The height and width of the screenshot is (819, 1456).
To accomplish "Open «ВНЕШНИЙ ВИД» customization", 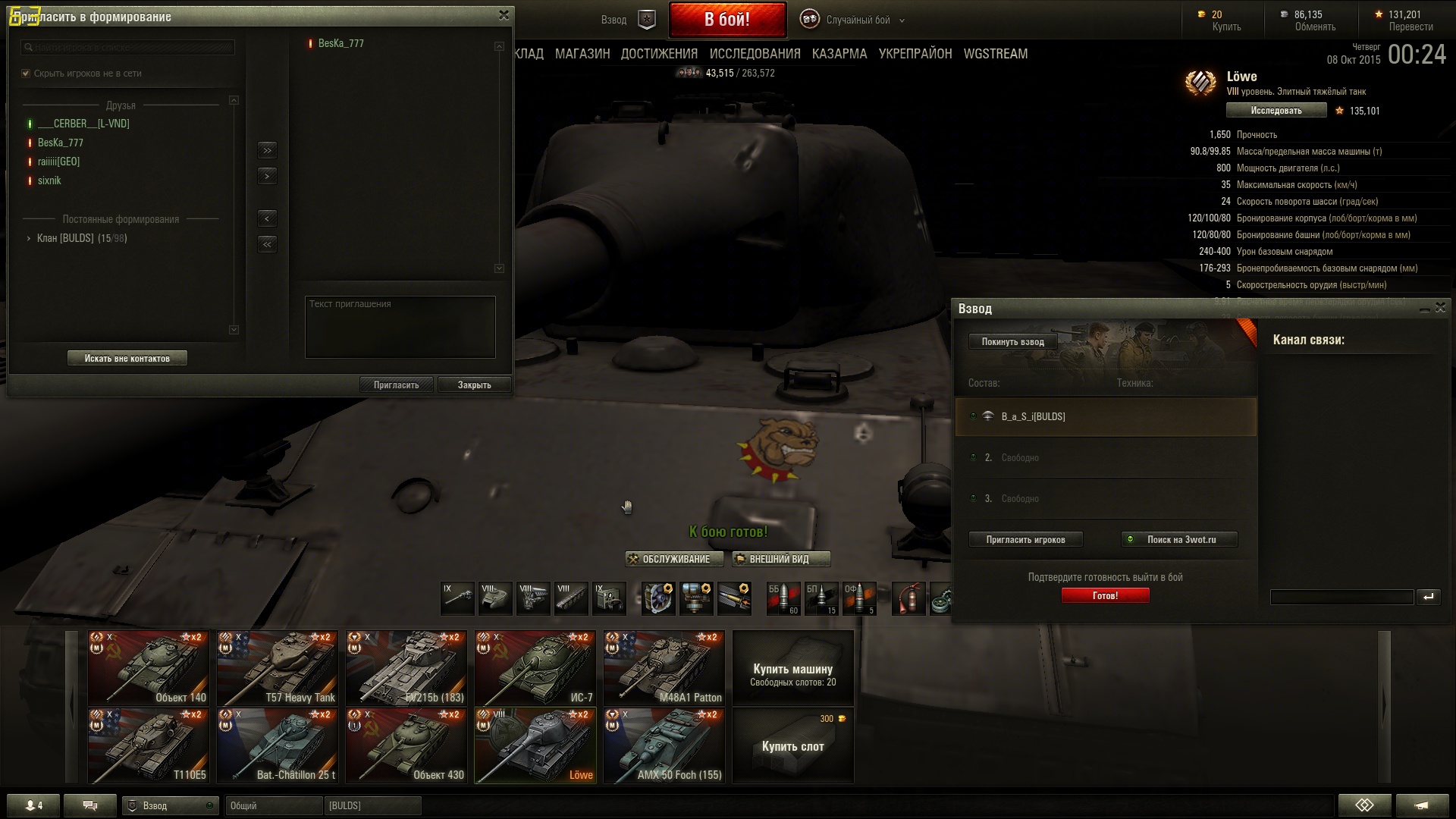I will click(x=780, y=559).
